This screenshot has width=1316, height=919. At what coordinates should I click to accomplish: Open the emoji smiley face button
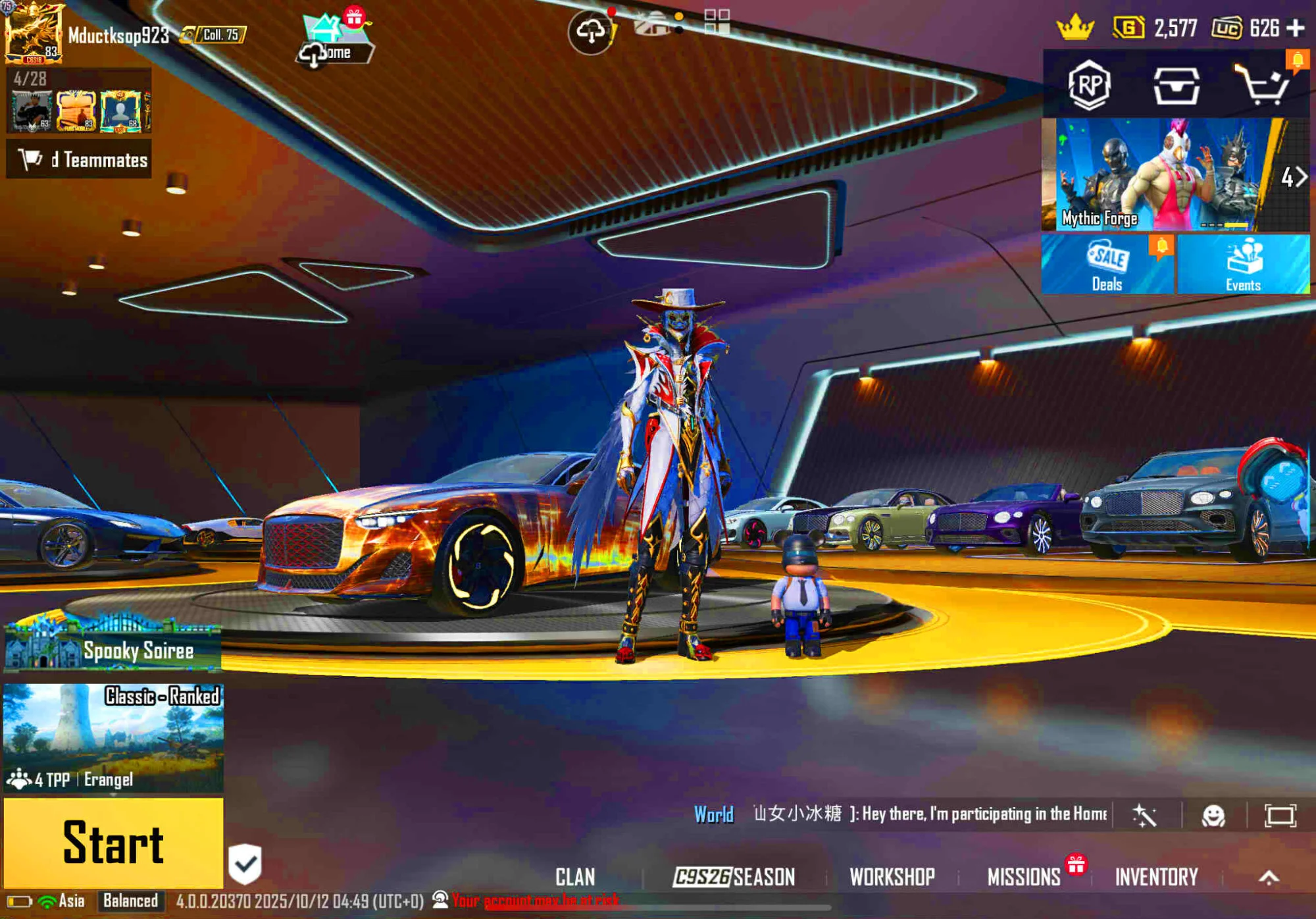(x=1213, y=816)
